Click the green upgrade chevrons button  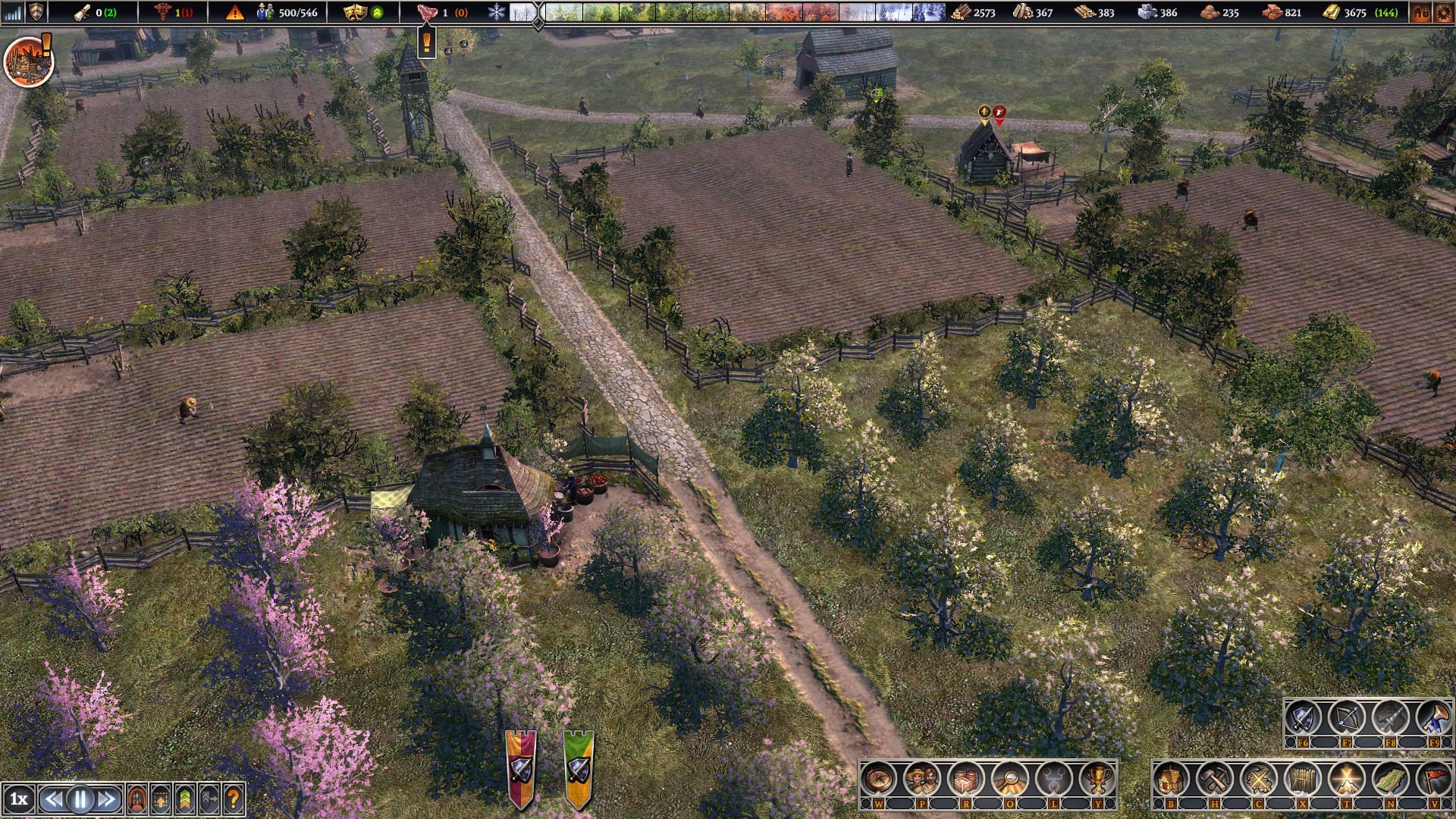click(185, 799)
